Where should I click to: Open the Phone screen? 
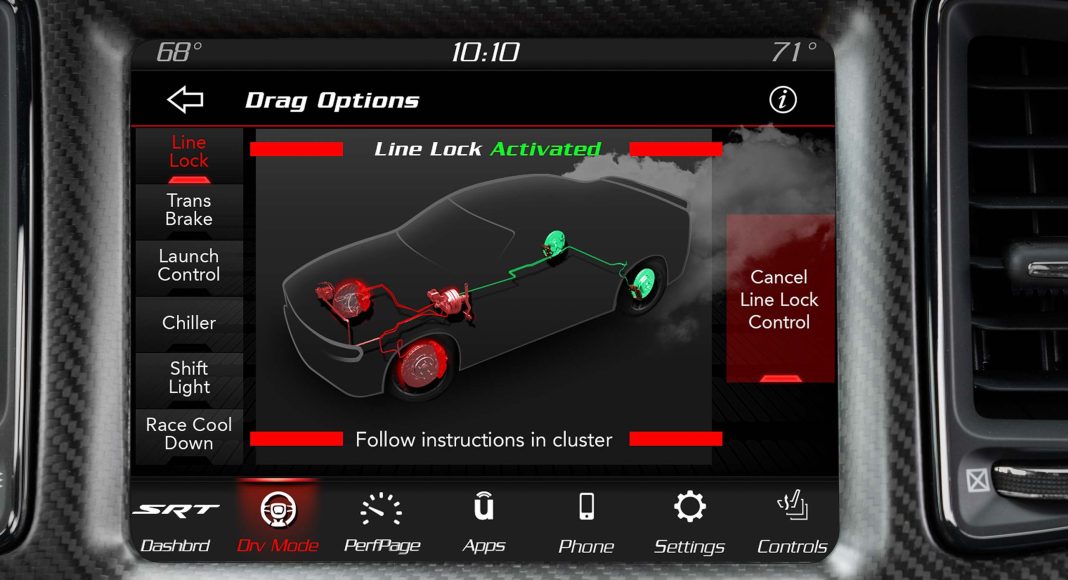click(x=586, y=523)
